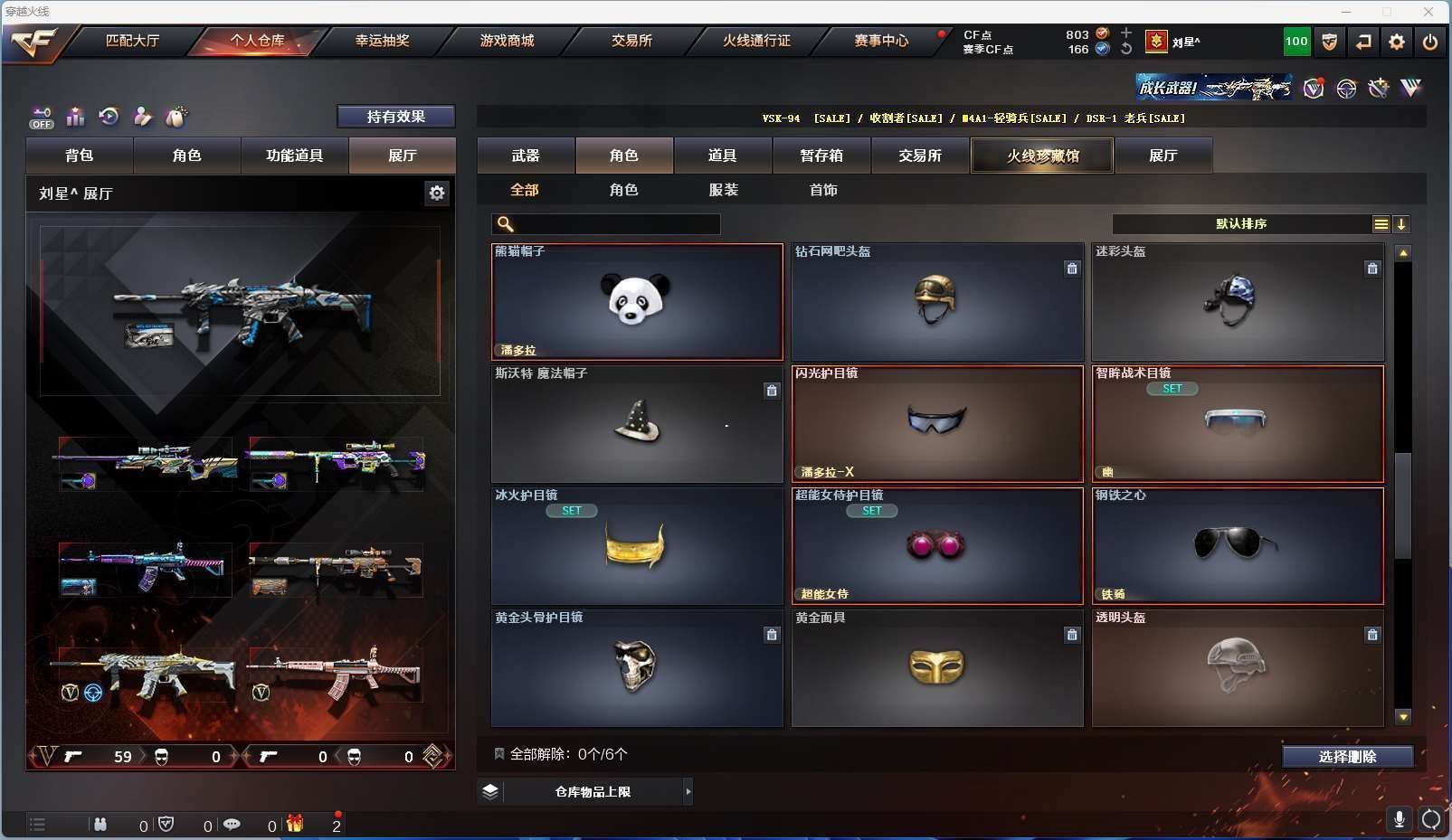
Task: Choose the 黄金面具 golden mask item
Action: tap(937, 668)
